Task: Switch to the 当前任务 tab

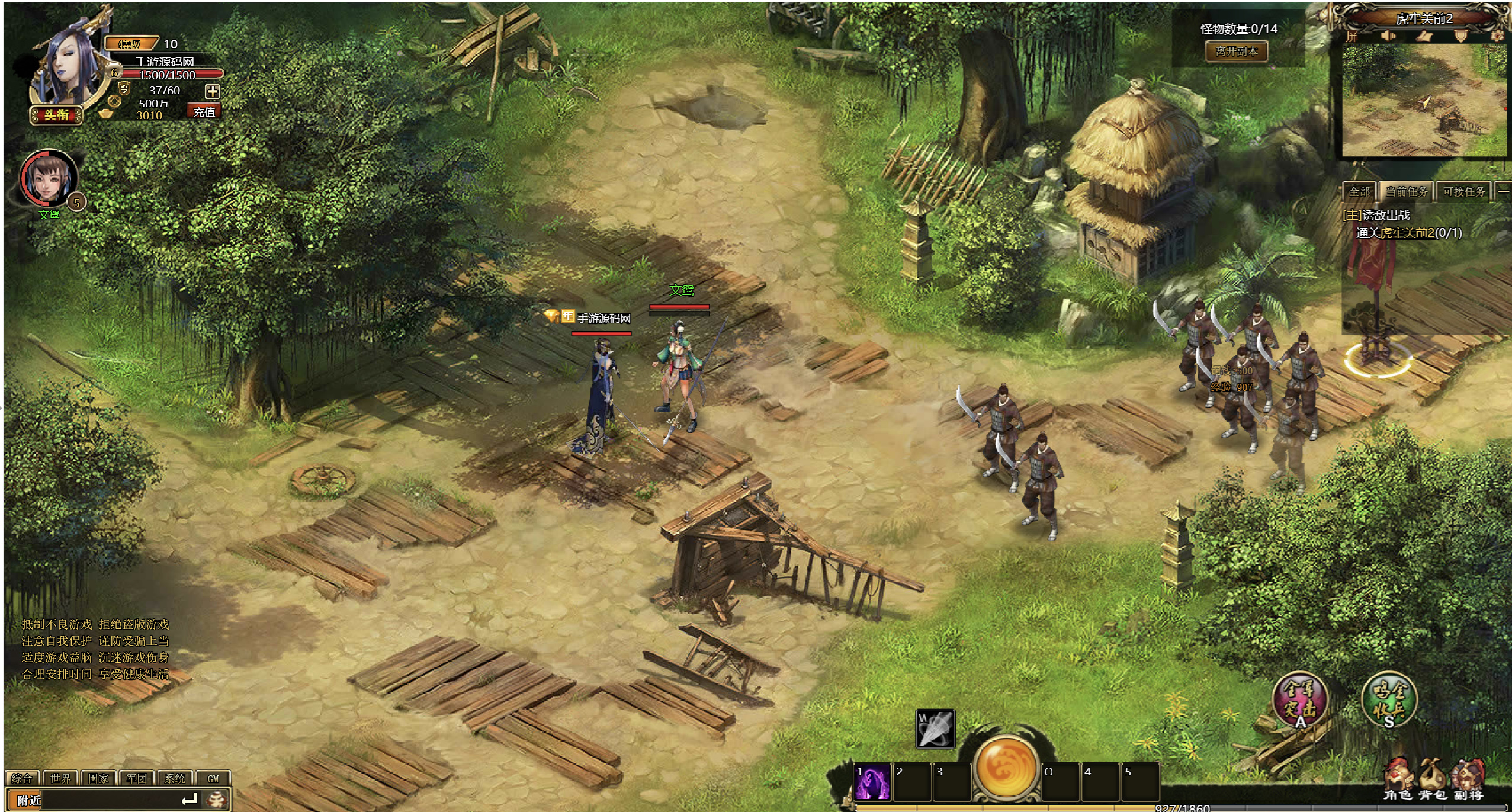Action: tap(1407, 191)
